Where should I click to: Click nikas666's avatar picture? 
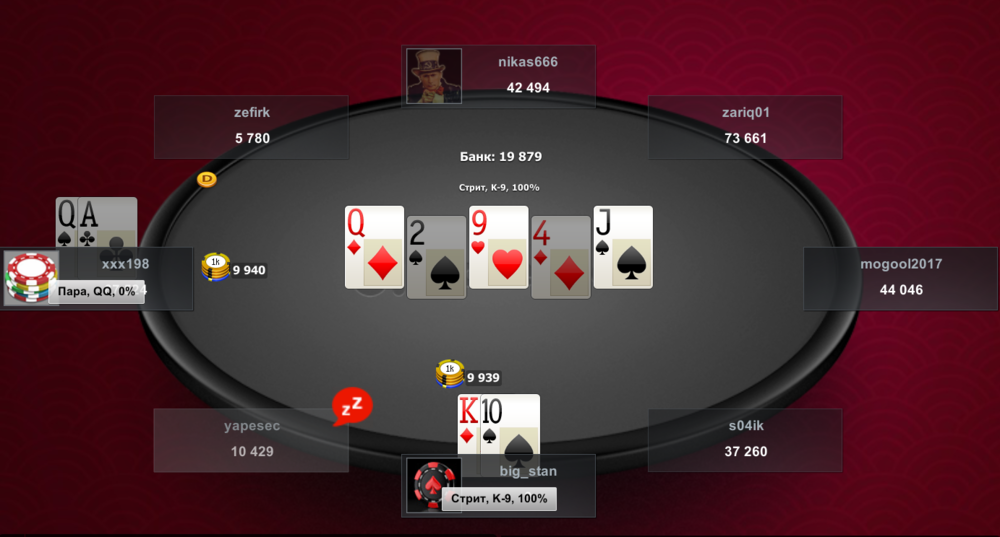pos(434,75)
